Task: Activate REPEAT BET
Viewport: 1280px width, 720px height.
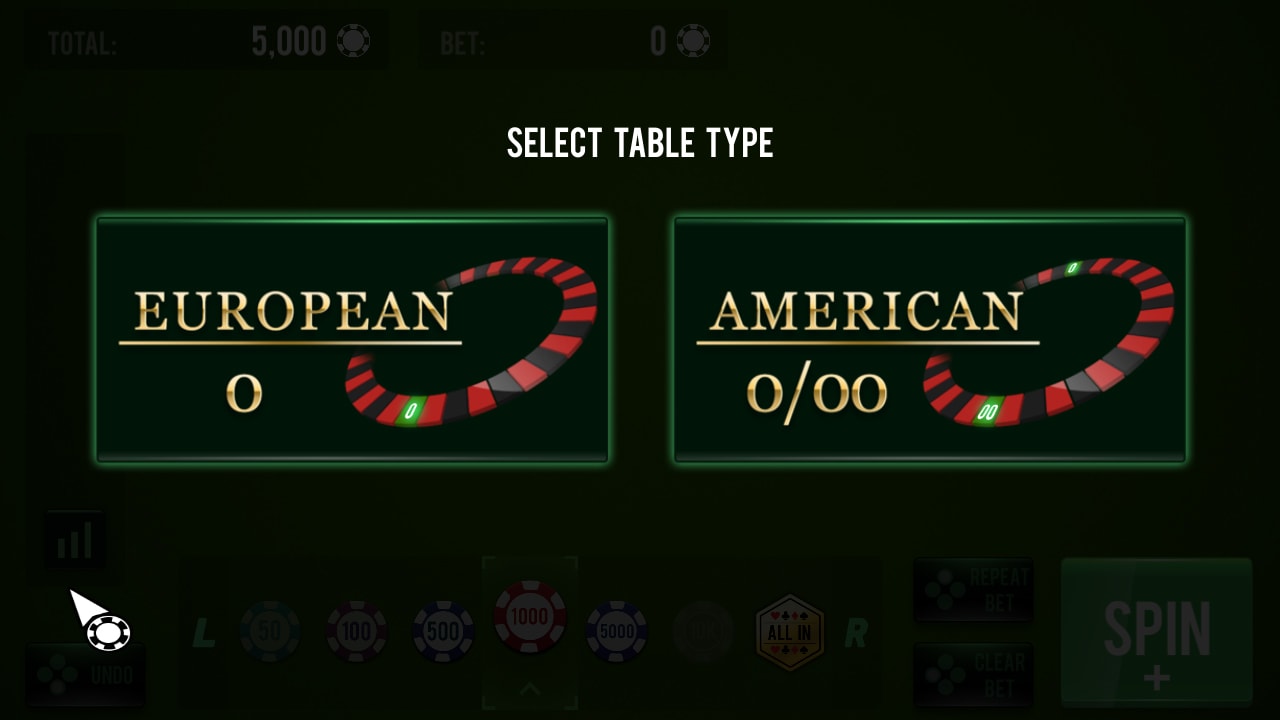Action: coord(973,590)
